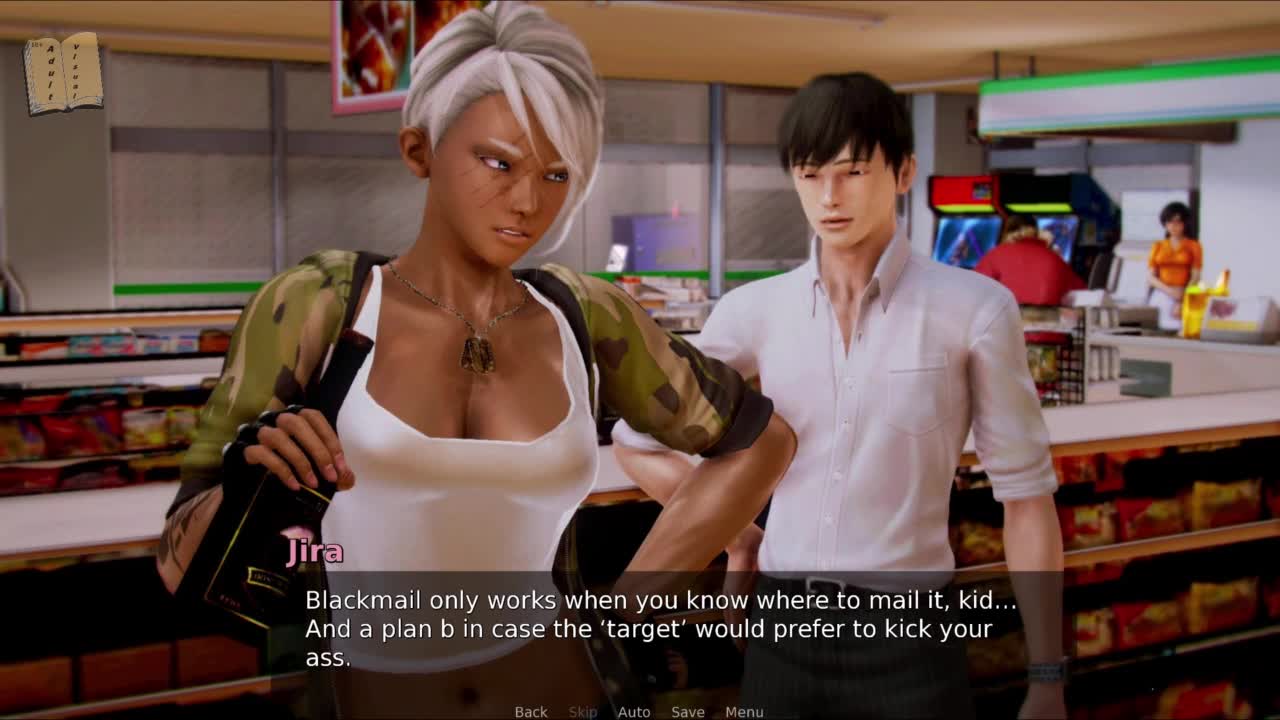
Task: Turn on Auto-advance dialogue
Action: click(634, 712)
